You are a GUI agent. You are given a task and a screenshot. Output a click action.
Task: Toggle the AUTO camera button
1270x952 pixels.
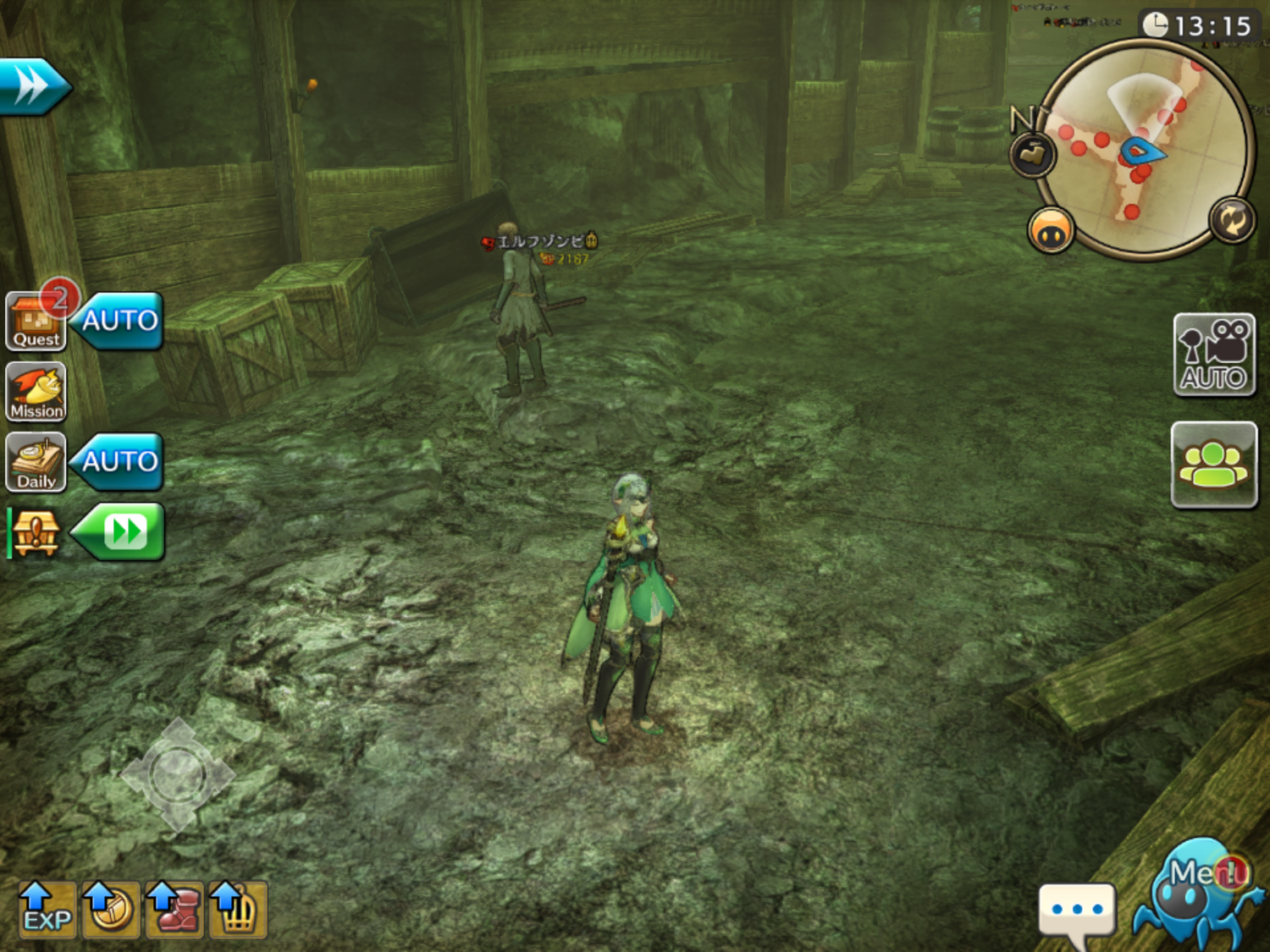(1213, 355)
